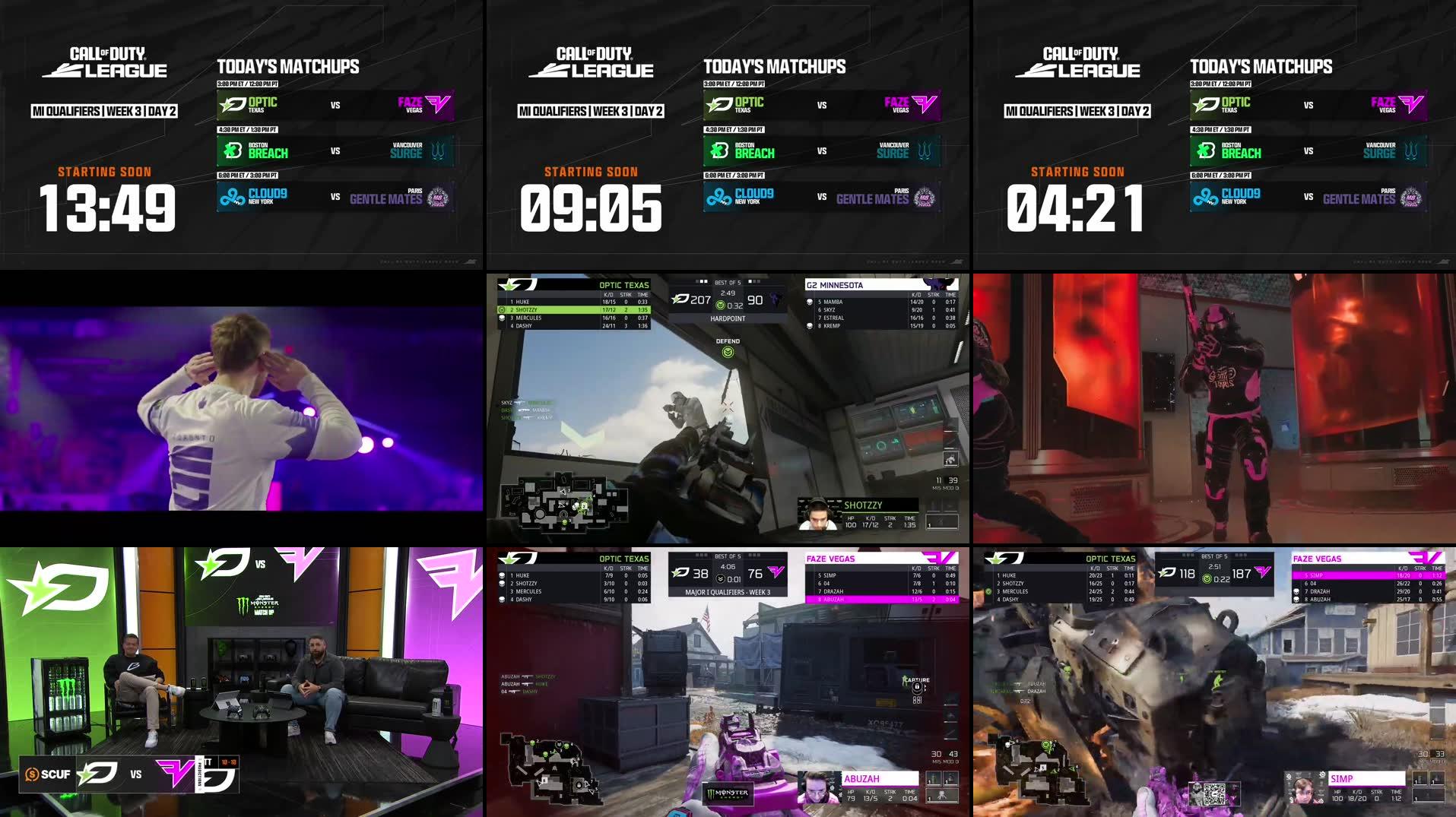Click the DEFEND hardpoint objective icon
Viewport: 1456px width, 817px height.
[728, 352]
